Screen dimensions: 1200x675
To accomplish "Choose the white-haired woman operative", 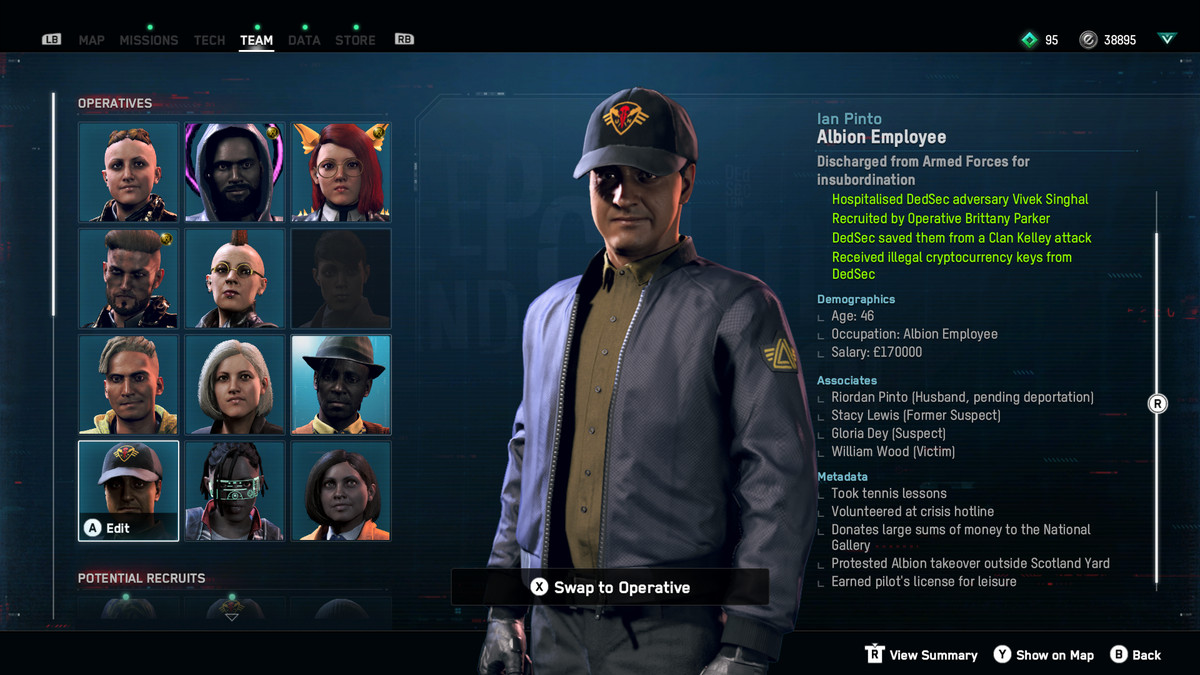I will [x=235, y=385].
